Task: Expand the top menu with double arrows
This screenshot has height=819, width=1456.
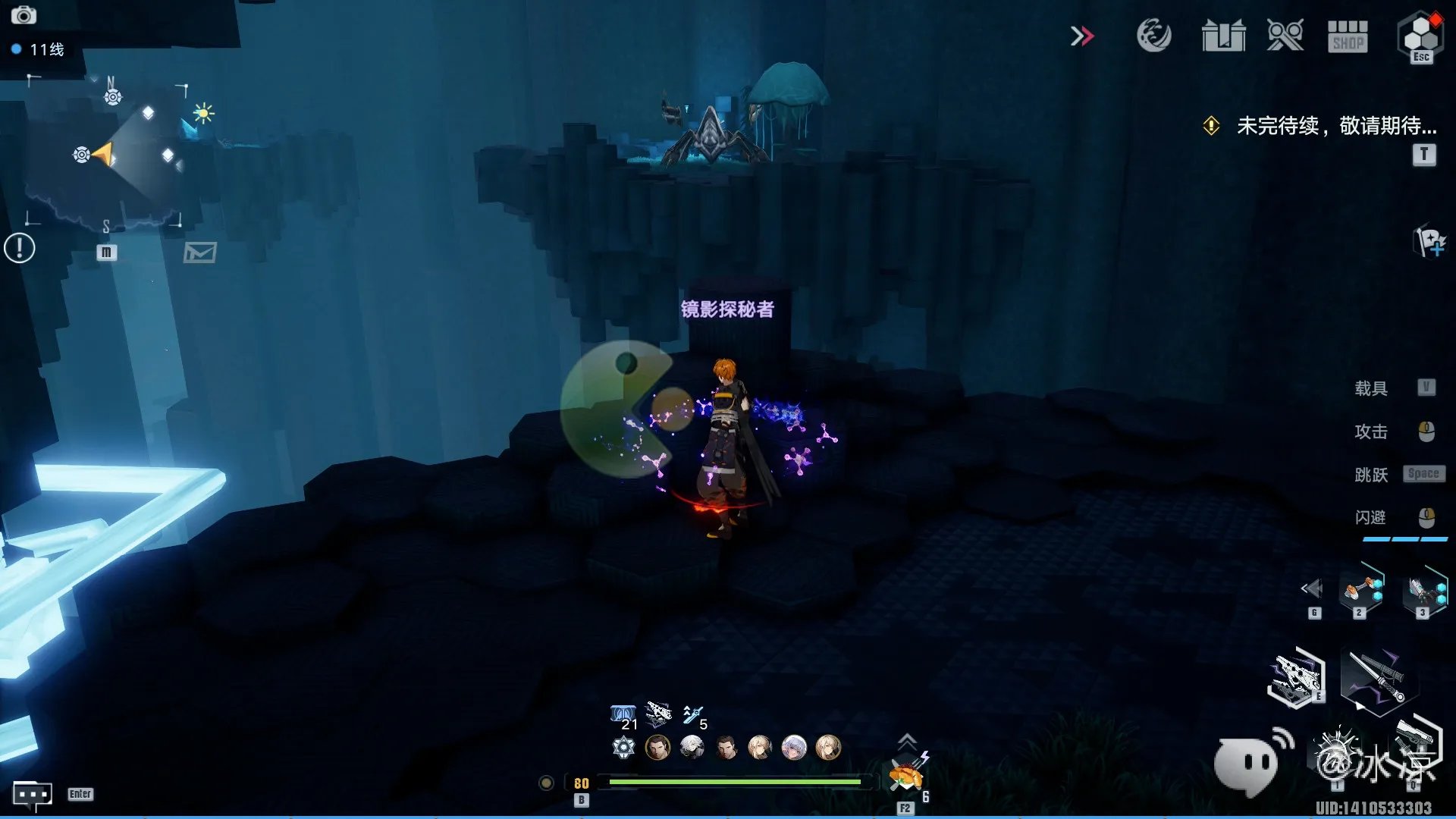Action: point(1082,36)
